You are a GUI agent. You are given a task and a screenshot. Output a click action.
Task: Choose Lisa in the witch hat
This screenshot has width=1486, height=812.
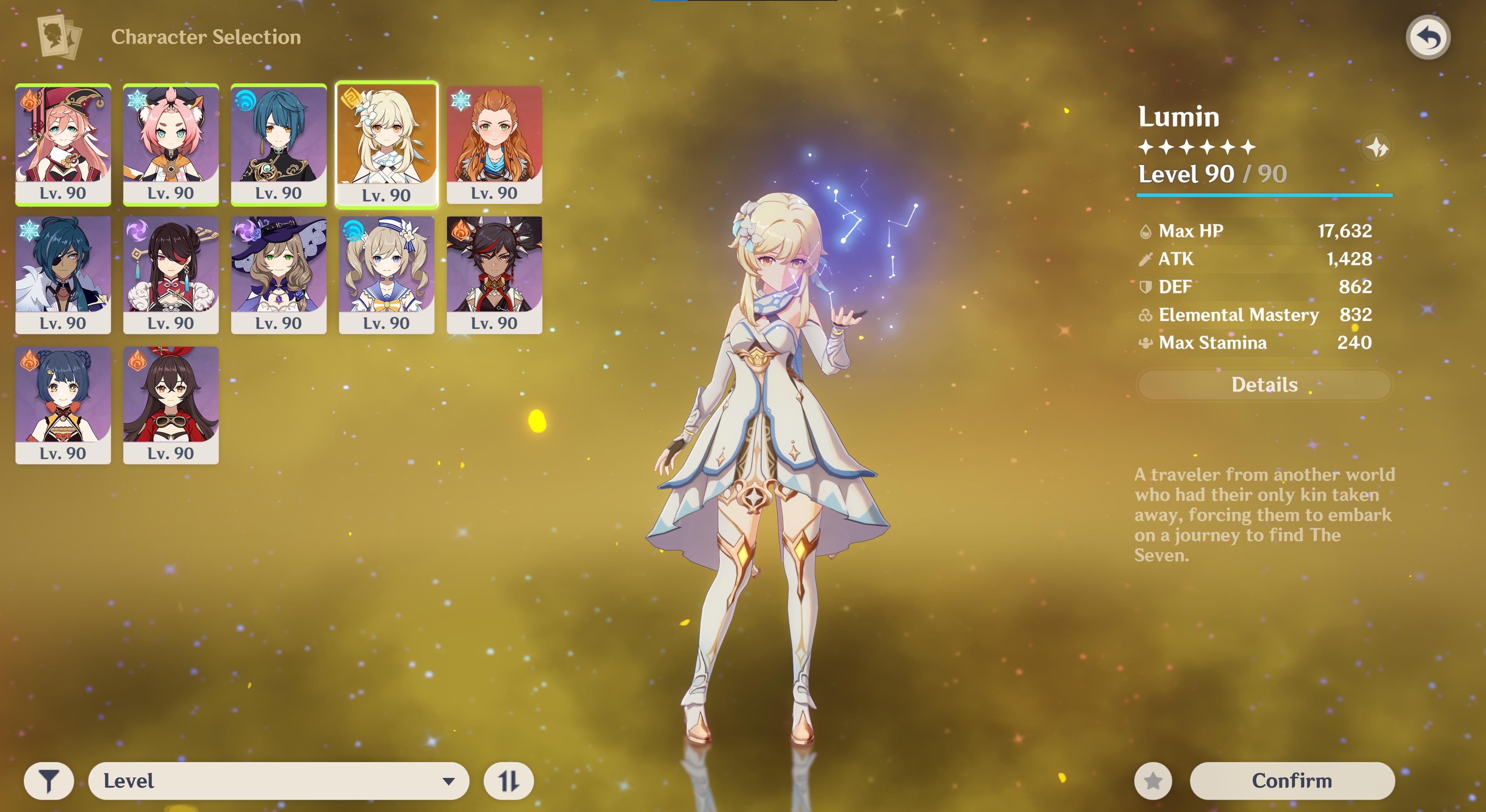pos(279,275)
